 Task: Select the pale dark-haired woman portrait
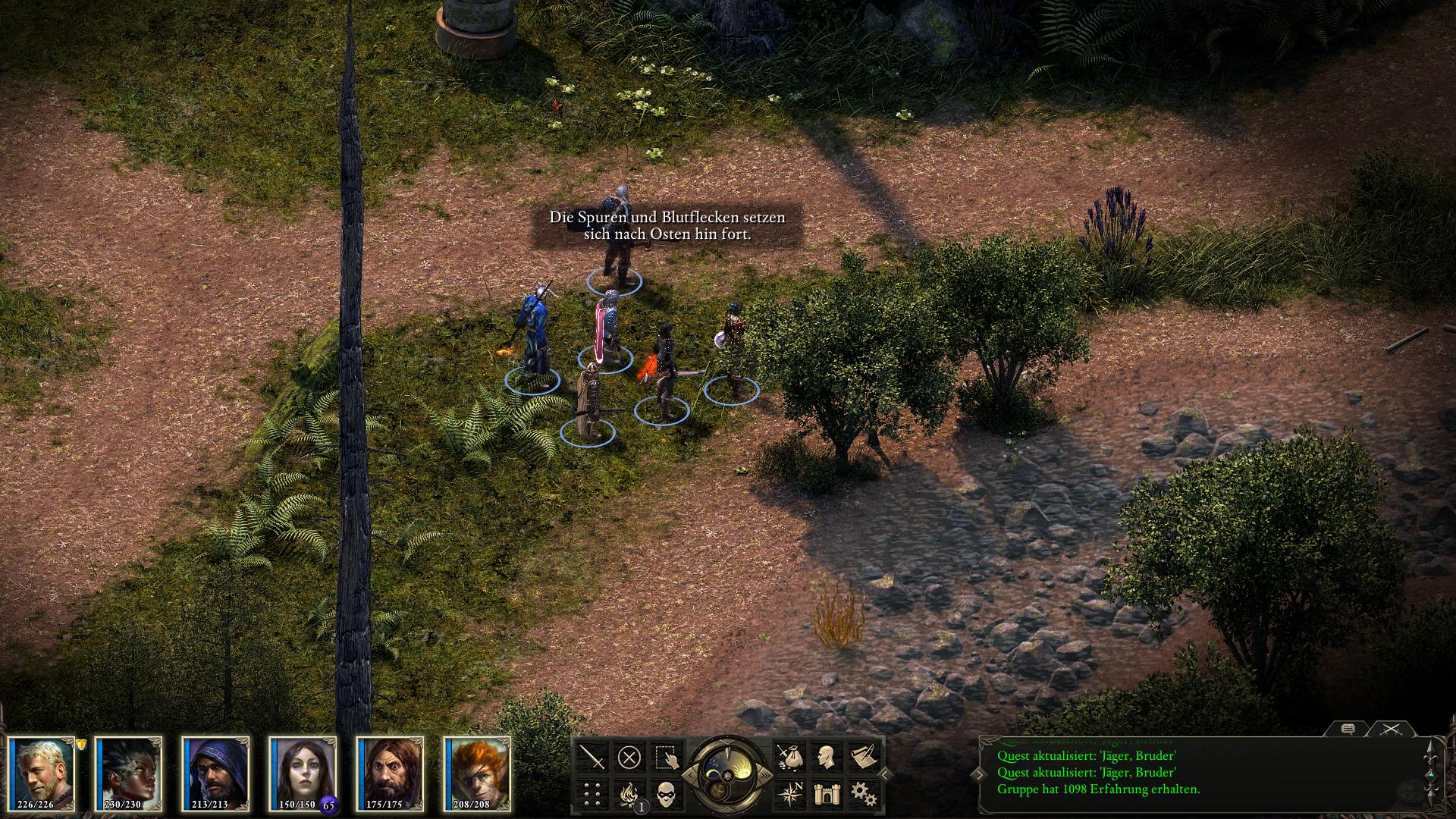point(303,772)
